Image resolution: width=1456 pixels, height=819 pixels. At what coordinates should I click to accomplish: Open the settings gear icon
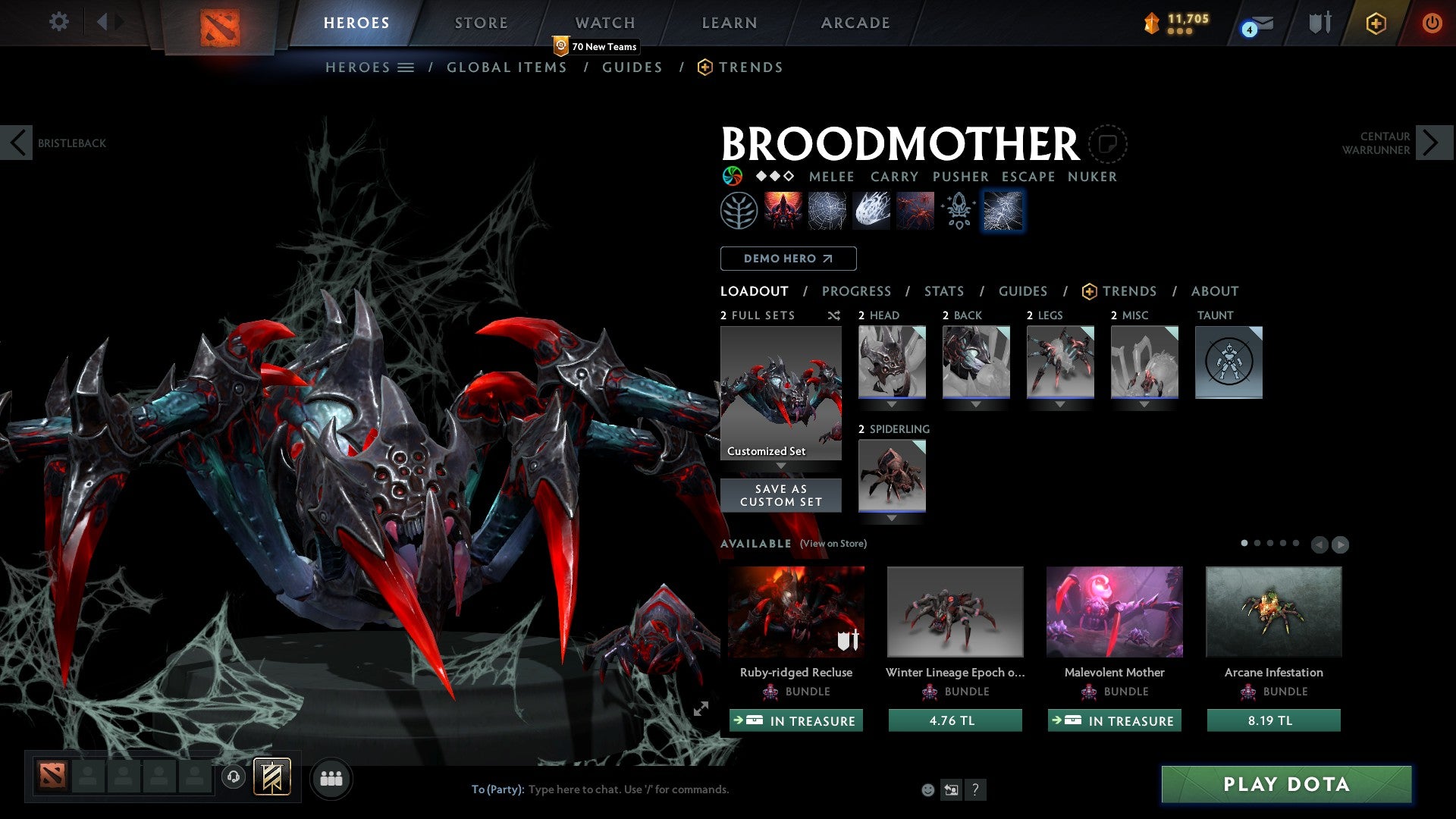click(58, 22)
